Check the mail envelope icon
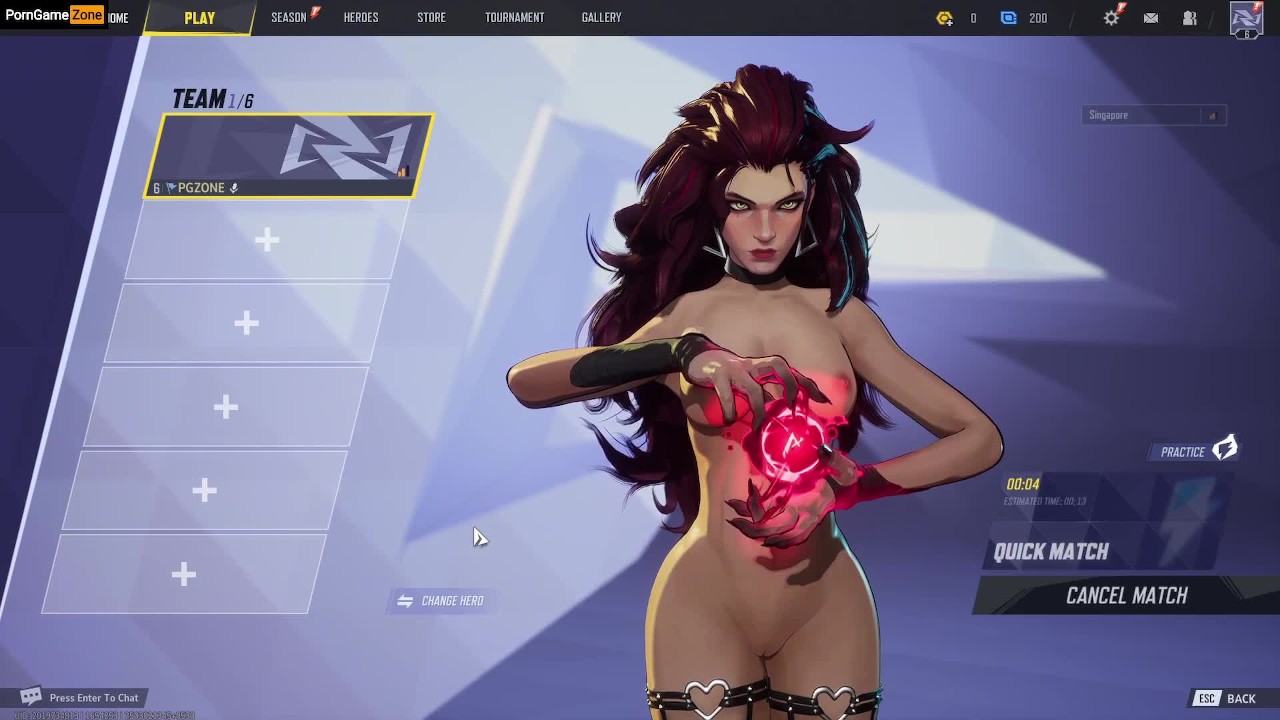The height and width of the screenshot is (720, 1280). point(1151,18)
